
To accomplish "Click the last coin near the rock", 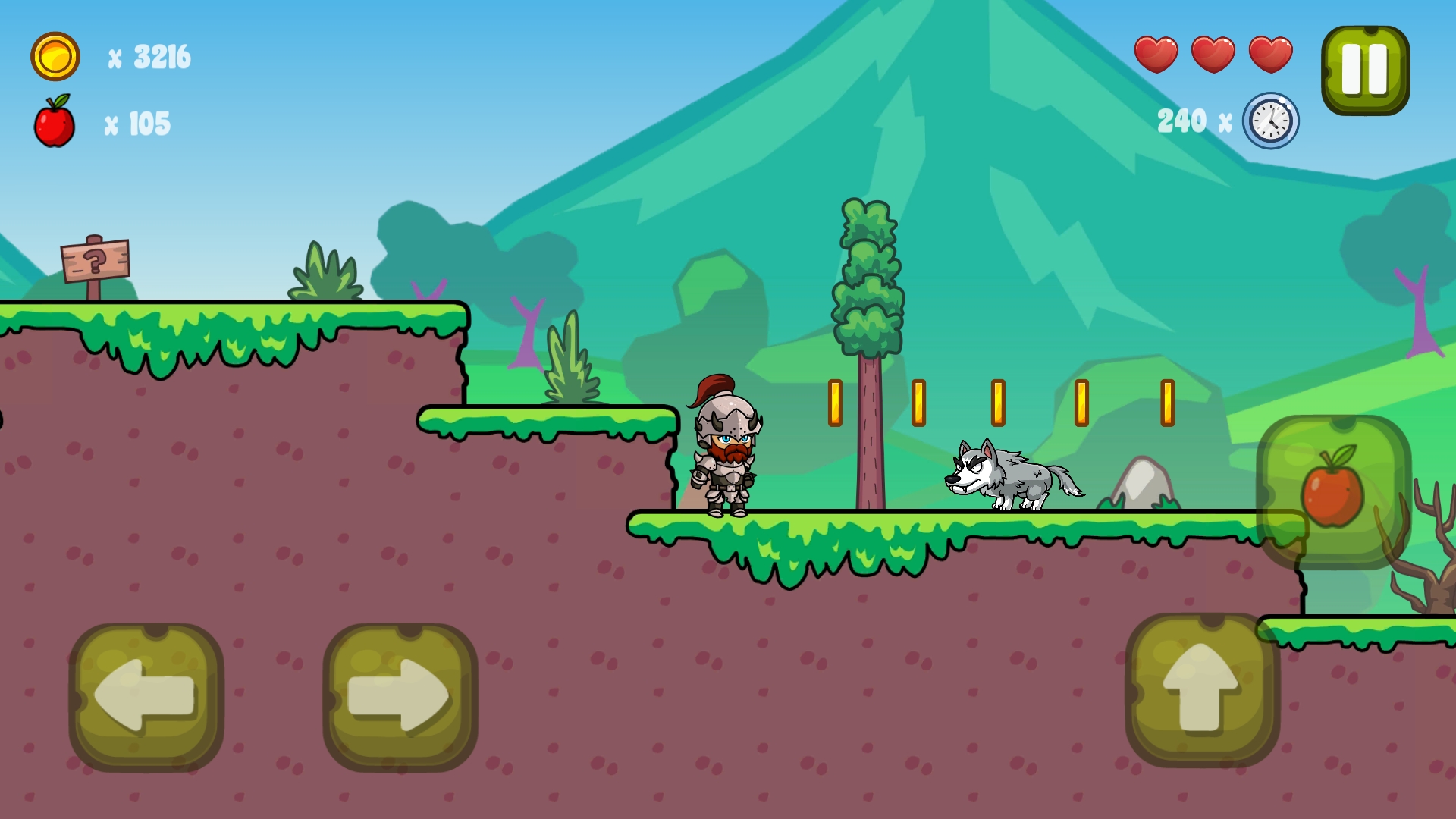I will (1167, 403).
